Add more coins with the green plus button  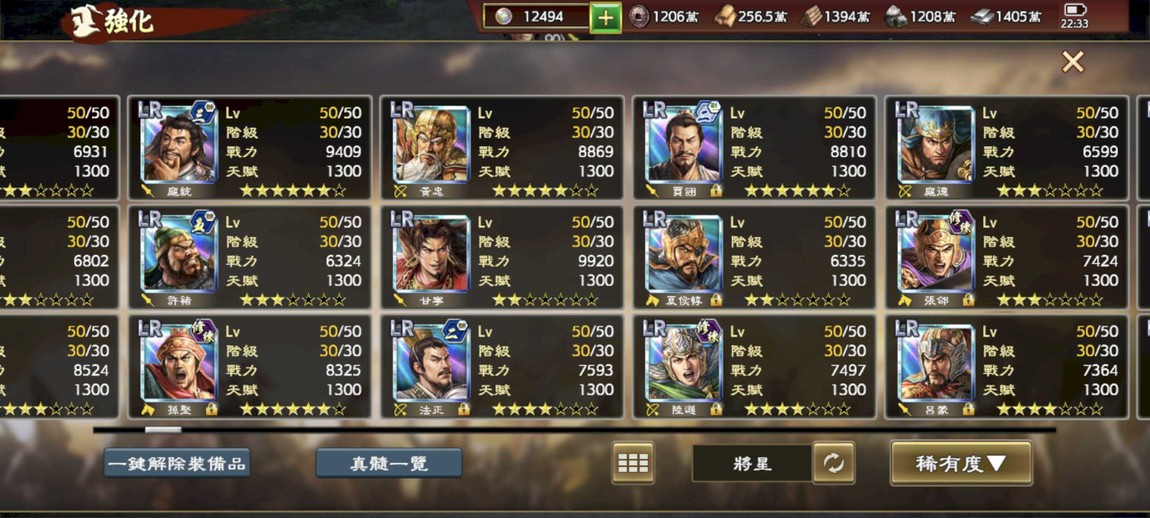click(x=605, y=17)
